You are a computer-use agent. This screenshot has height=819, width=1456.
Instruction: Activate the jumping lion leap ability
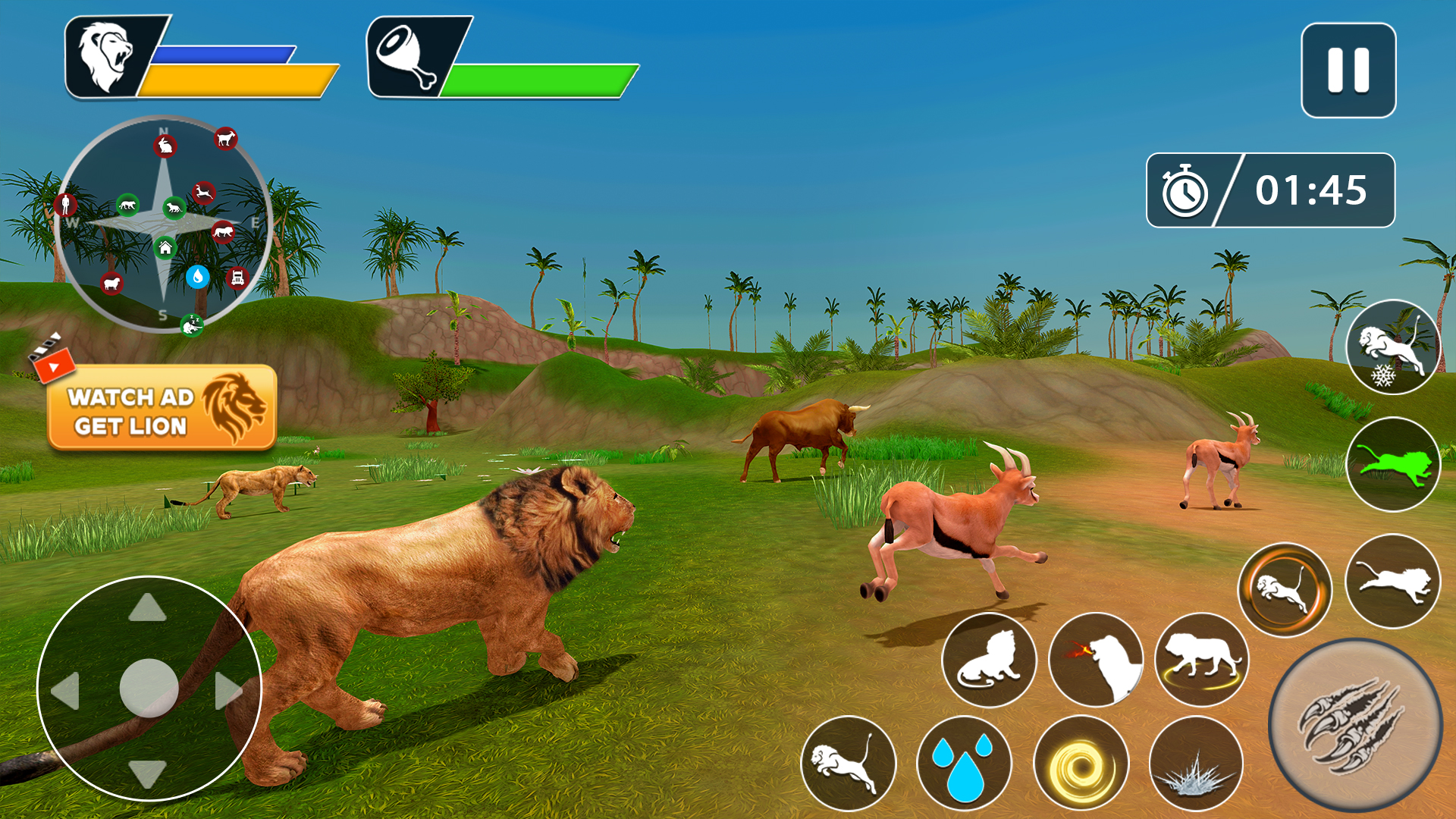click(848, 762)
